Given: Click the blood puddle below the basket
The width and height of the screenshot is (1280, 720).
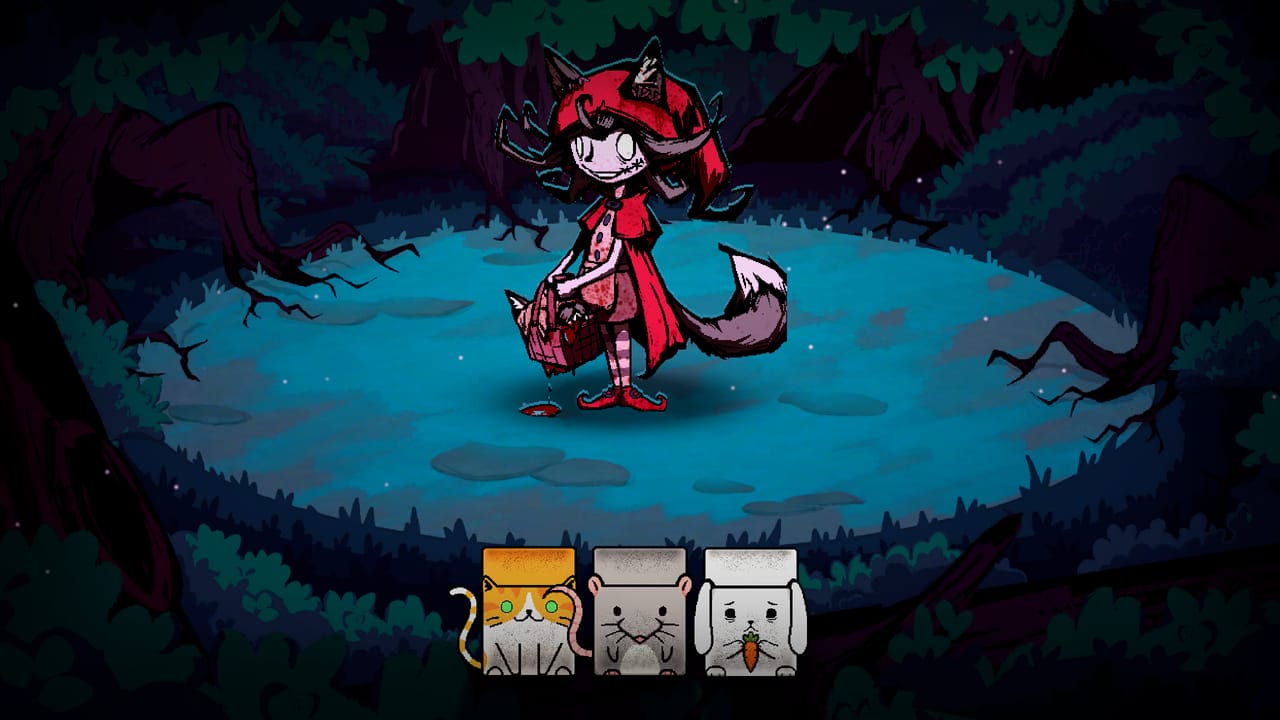Looking at the screenshot, I should (x=540, y=410).
